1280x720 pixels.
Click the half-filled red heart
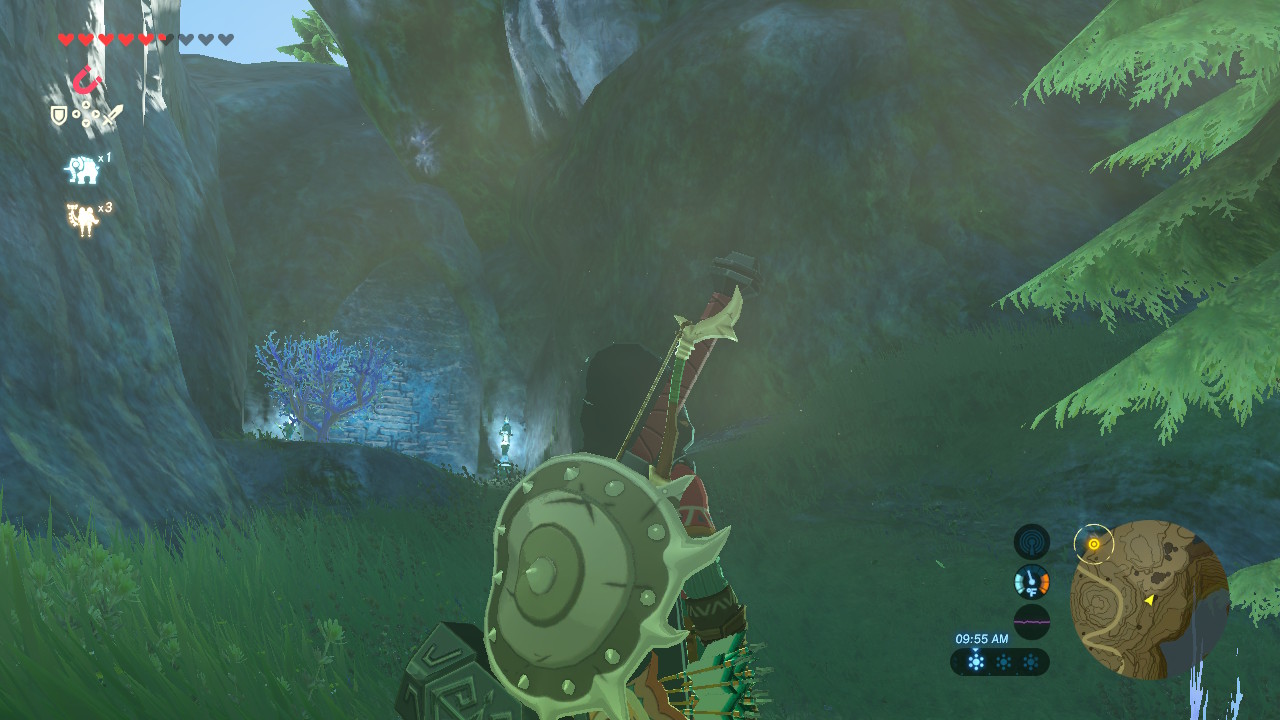[x=164, y=37]
